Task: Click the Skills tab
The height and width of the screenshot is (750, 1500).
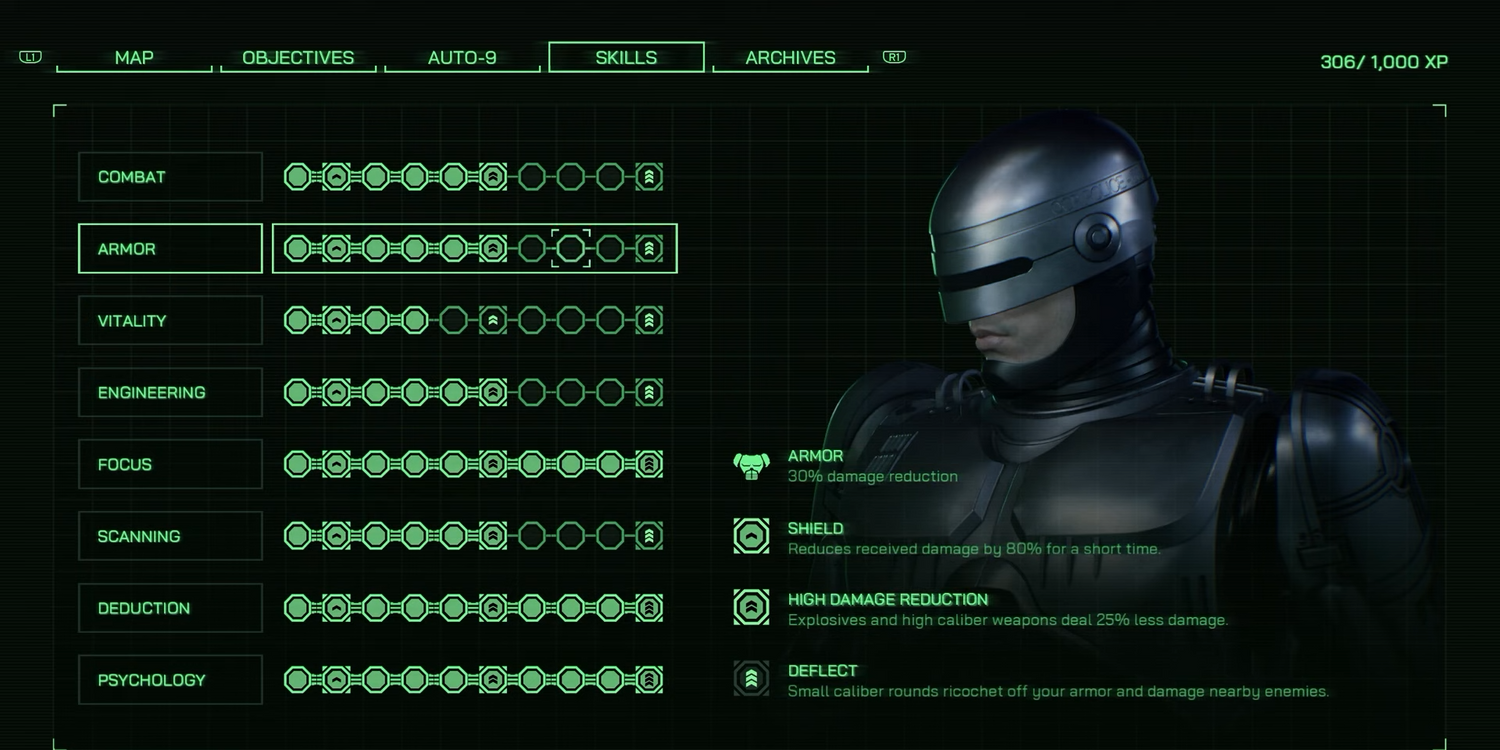Action: (626, 58)
